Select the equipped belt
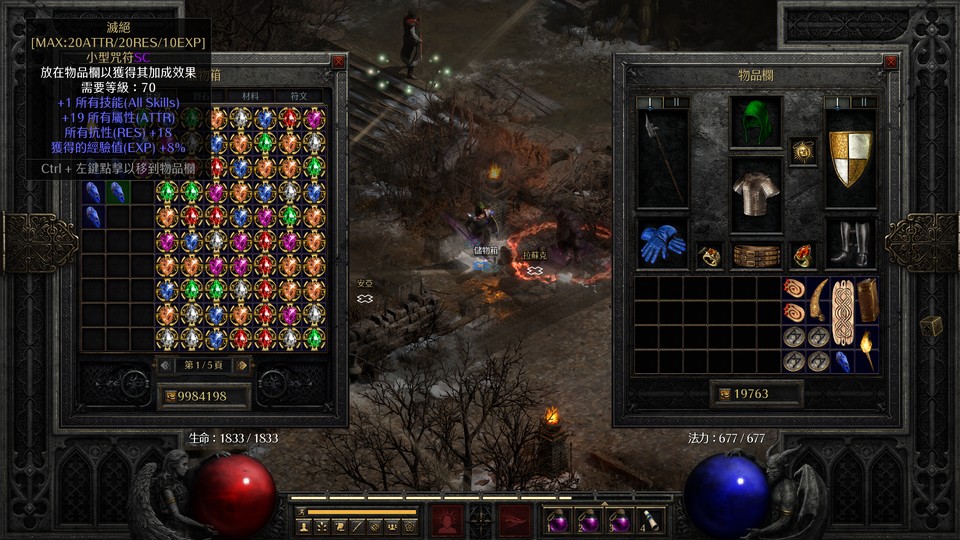 (756, 256)
